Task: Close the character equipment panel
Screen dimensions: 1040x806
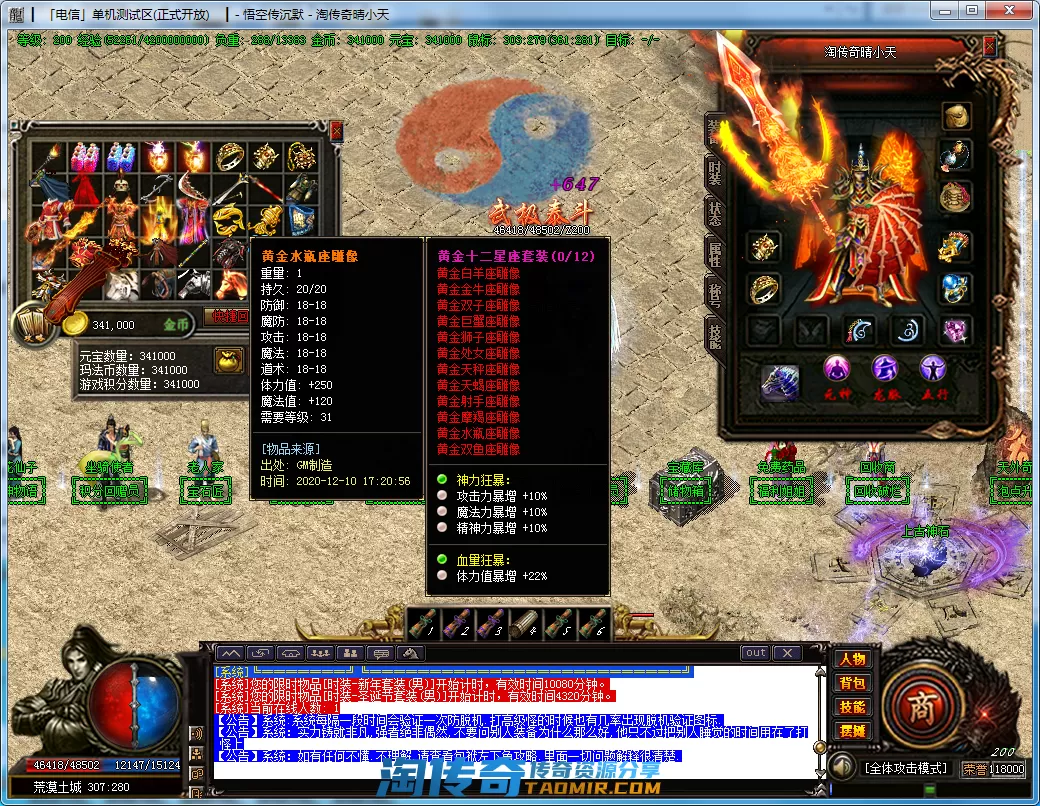Action: [989, 46]
